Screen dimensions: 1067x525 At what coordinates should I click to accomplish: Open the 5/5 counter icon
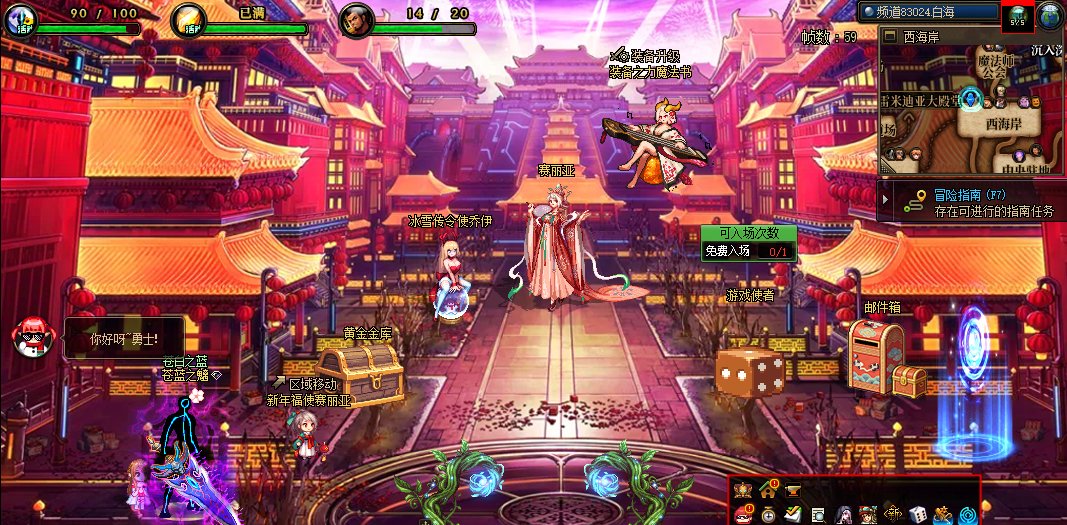point(1017,16)
